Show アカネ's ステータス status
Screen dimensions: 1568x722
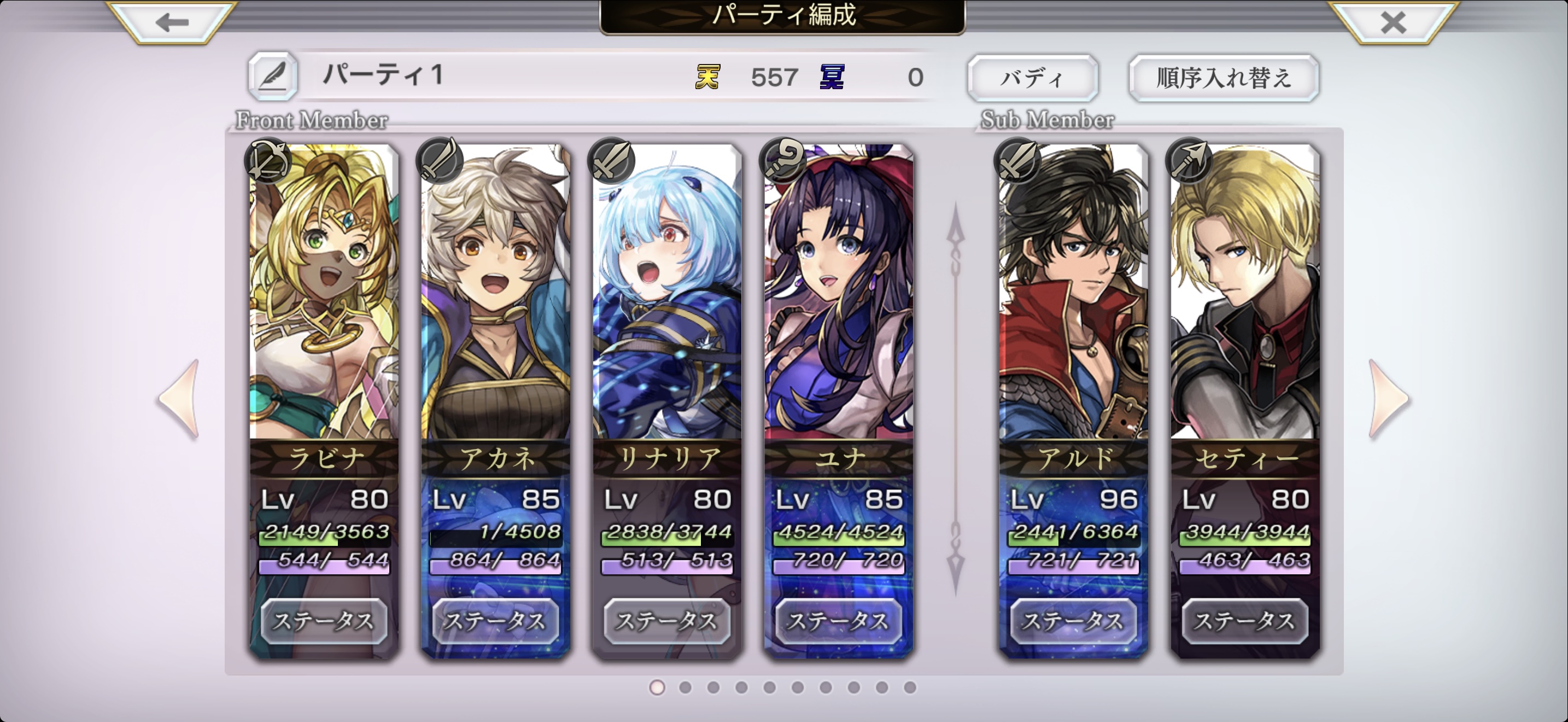pos(495,621)
